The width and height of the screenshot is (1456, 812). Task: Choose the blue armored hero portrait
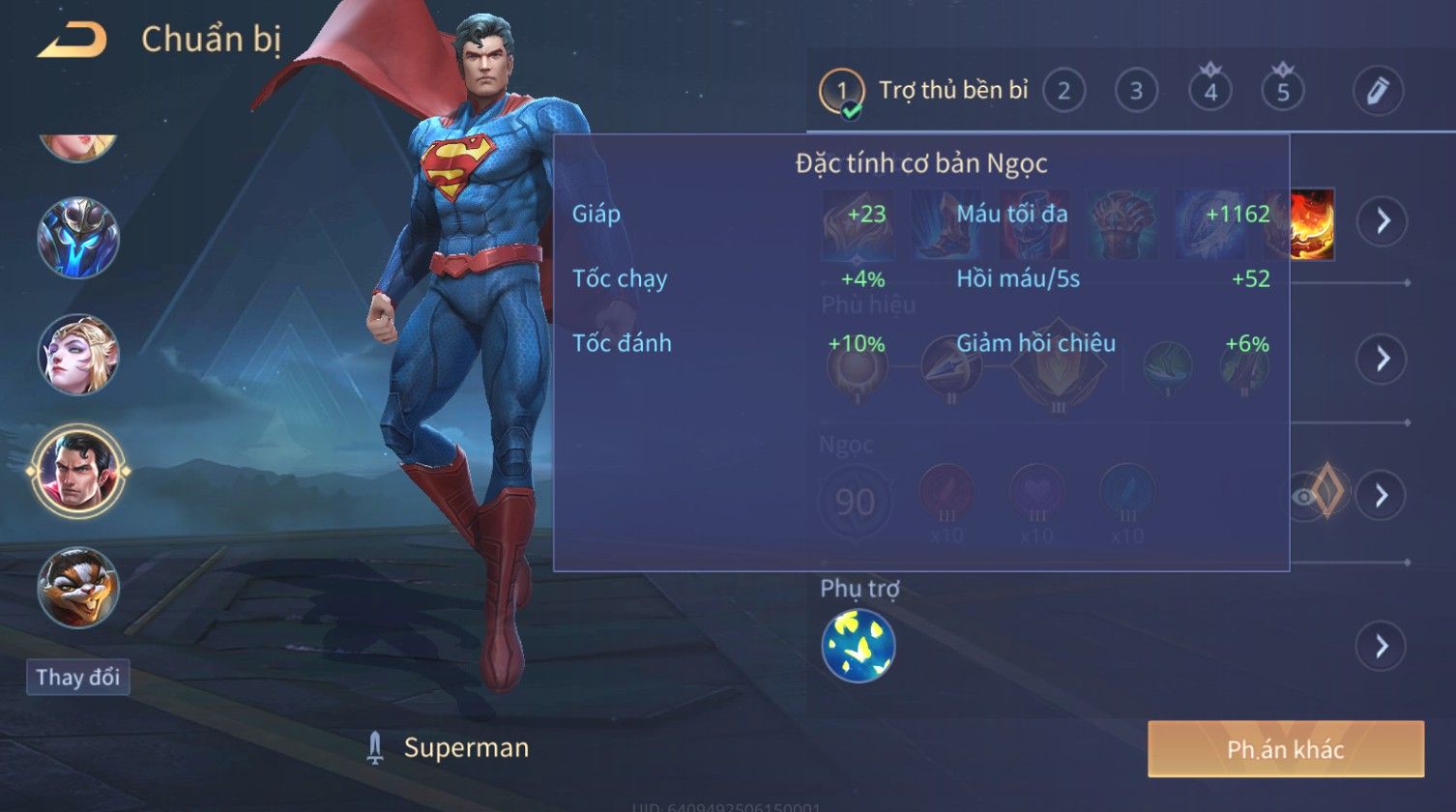pos(77,238)
